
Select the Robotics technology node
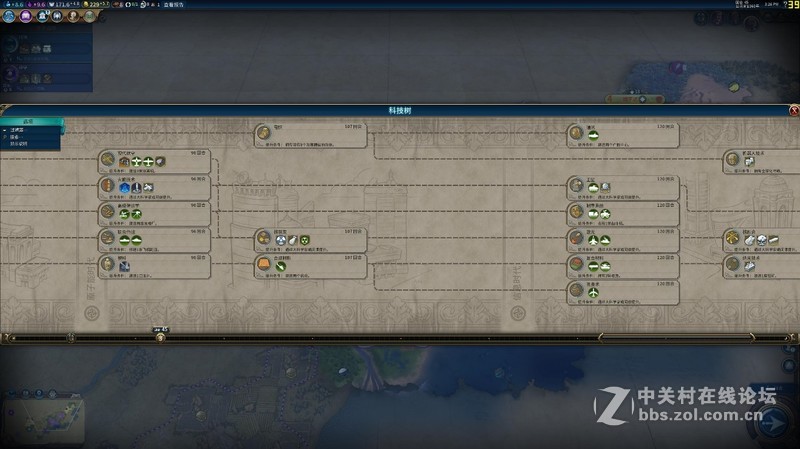[x=760, y=160]
